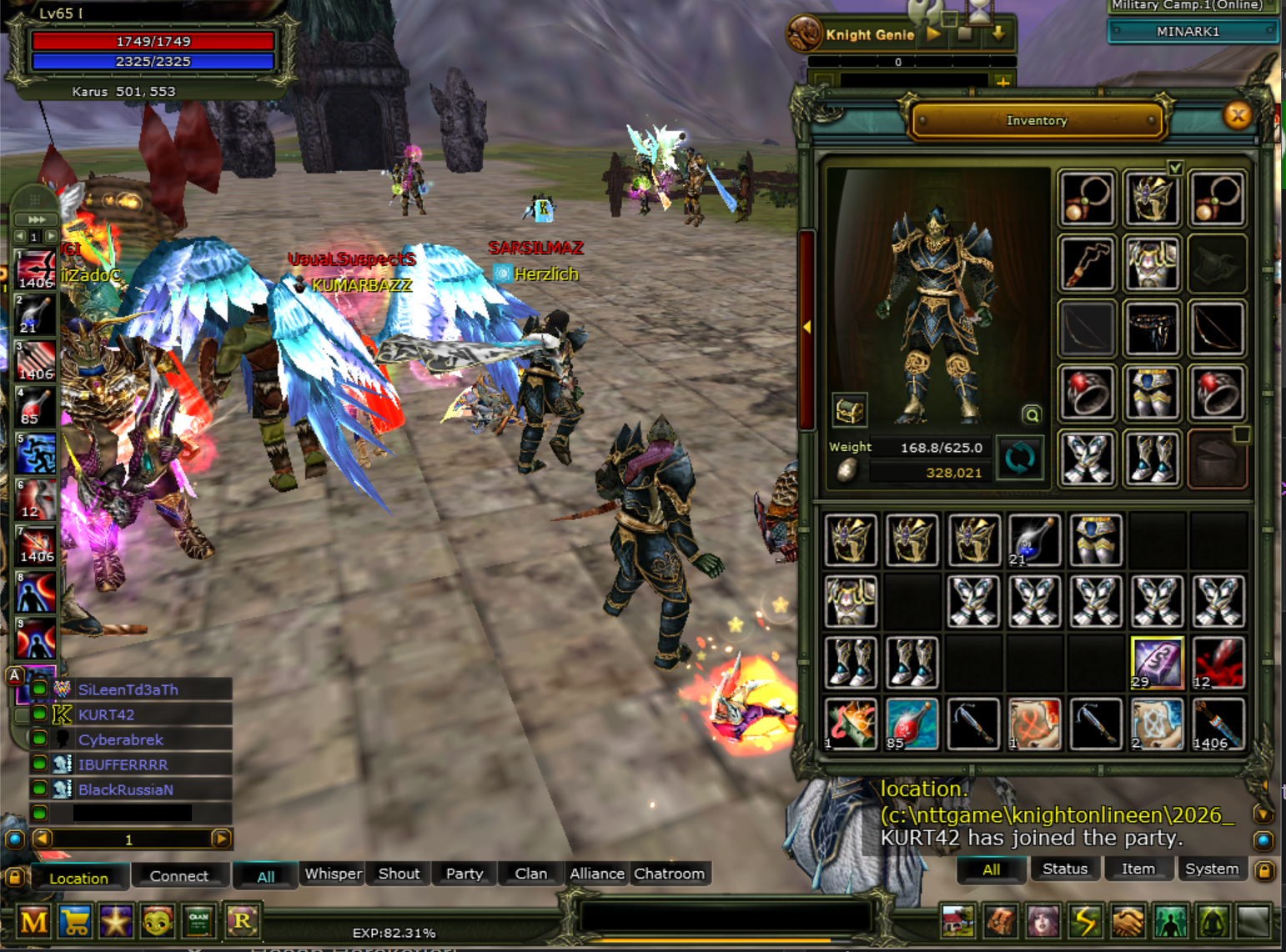The image size is (1286, 952).
Task: Toggle the checkbox above the equipment slots
Action: click(1175, 168)
